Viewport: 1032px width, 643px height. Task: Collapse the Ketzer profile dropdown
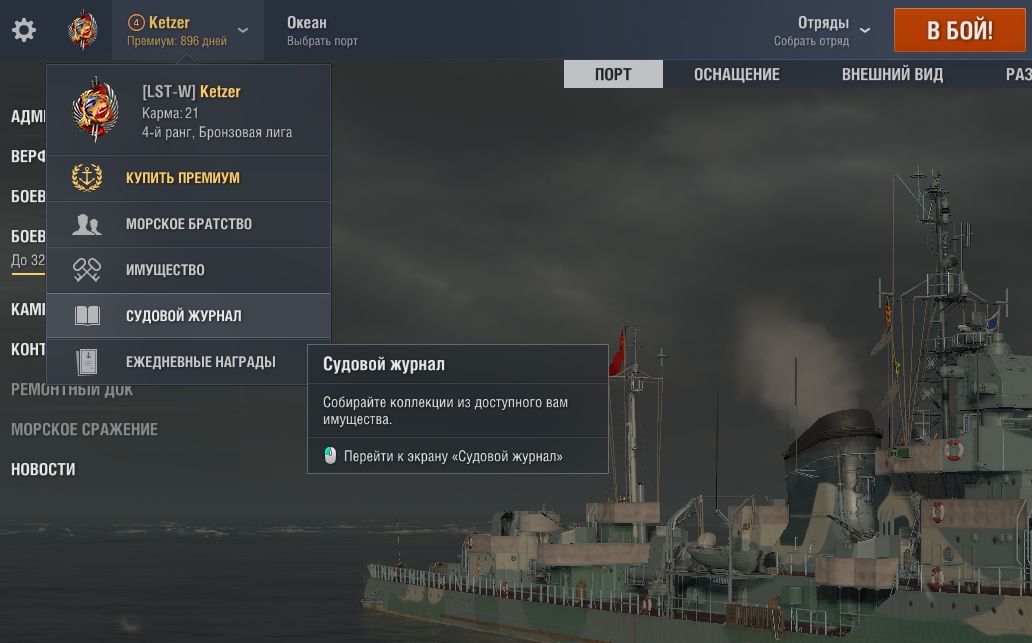tap(242, 30)
